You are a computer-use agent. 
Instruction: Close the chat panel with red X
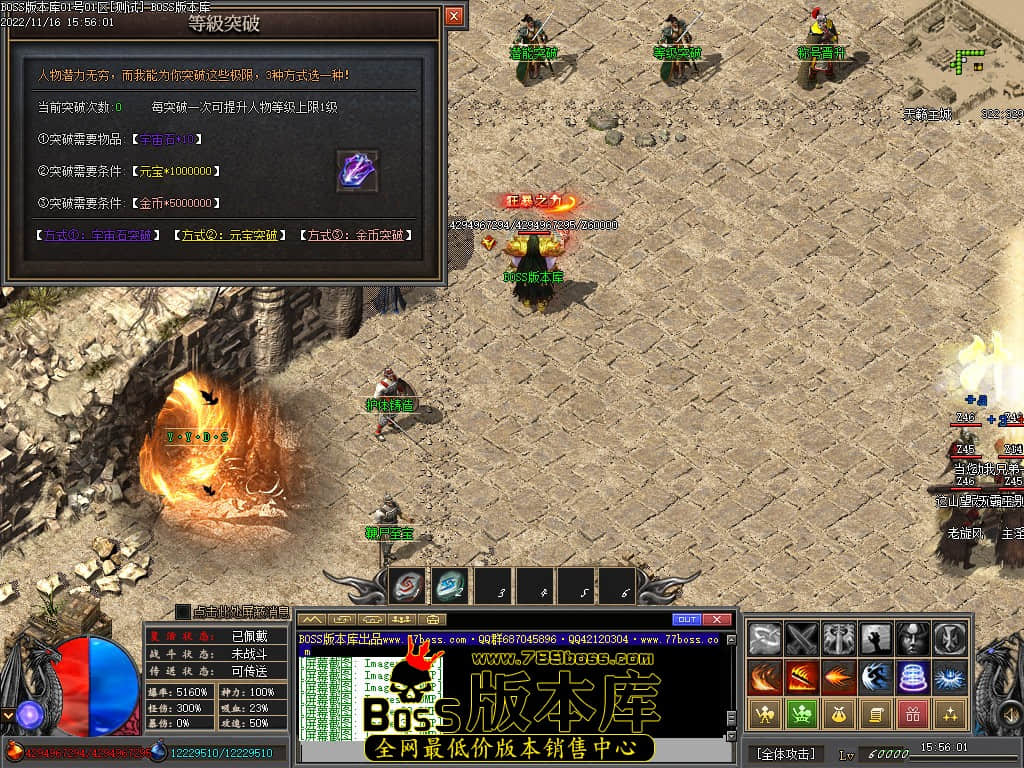(717, 620)
